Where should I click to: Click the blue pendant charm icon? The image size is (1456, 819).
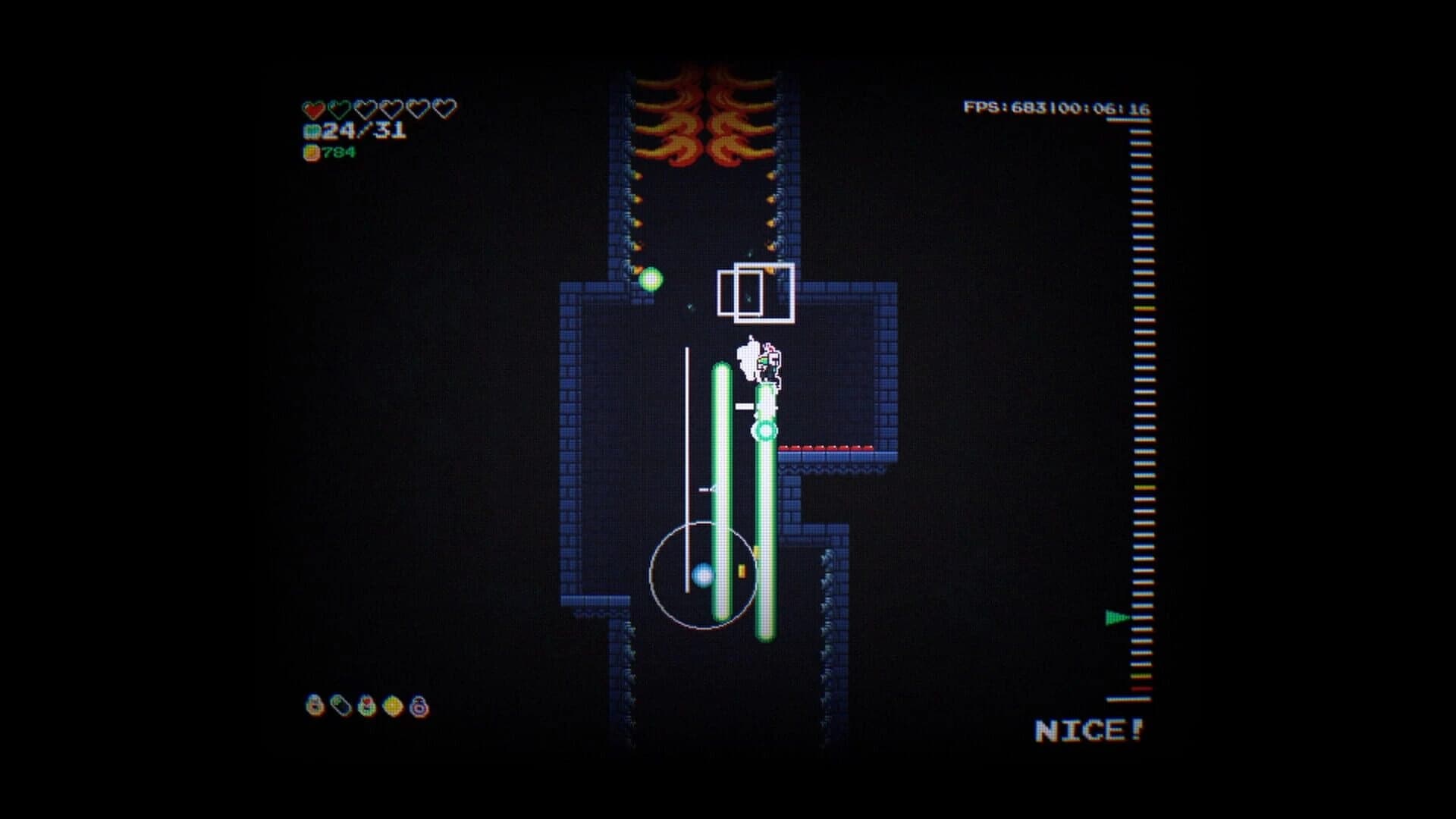point(340,705)
